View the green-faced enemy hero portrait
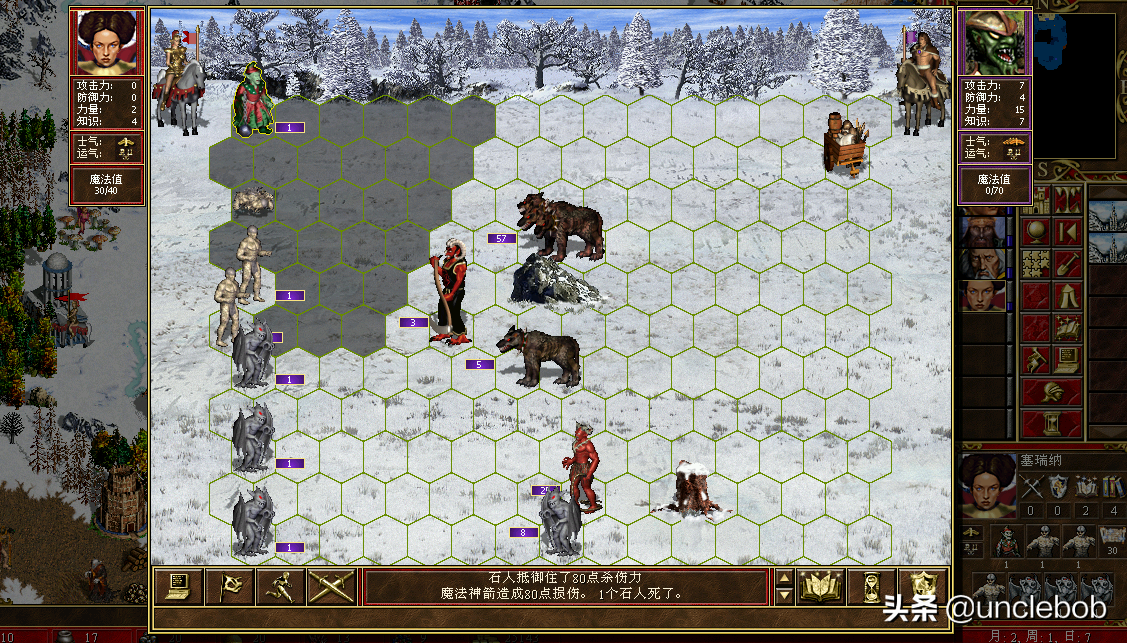1127x643 pixels. (x=996, y=42)
